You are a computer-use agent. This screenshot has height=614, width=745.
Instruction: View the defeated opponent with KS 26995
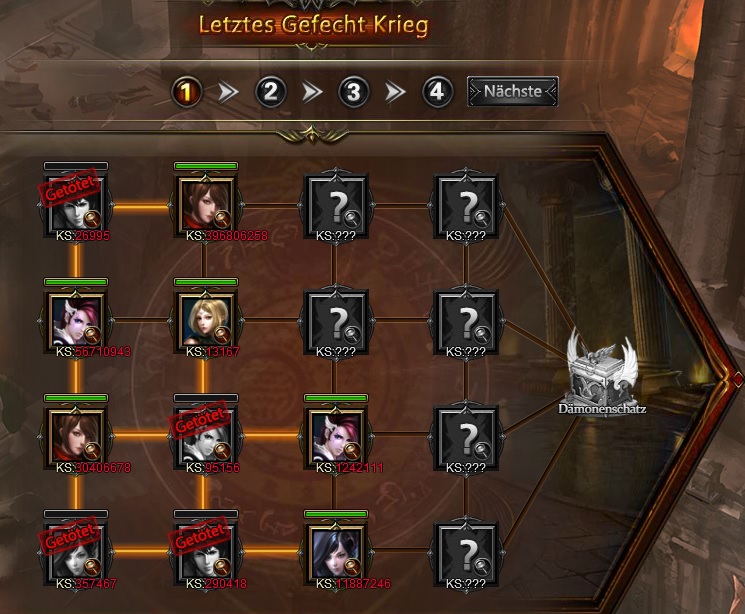76,205
